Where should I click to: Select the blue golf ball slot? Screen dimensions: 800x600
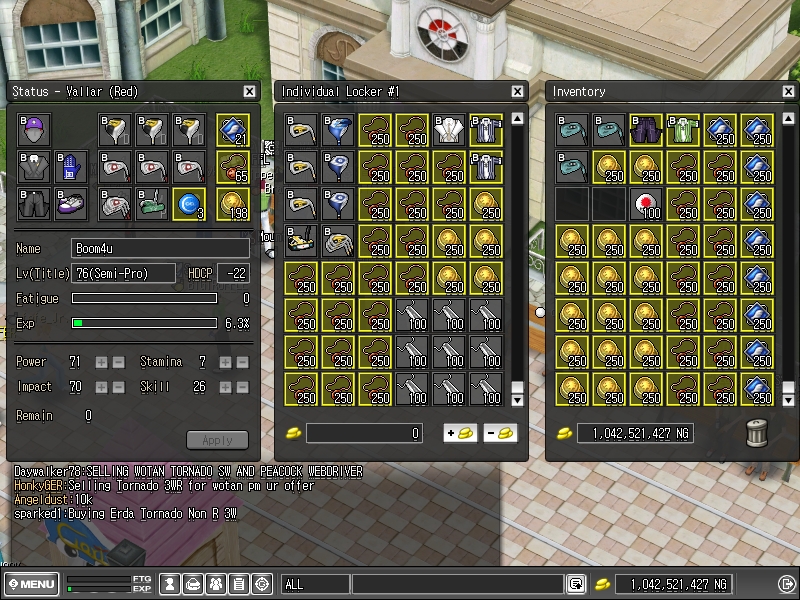click(x=188, y=204)
